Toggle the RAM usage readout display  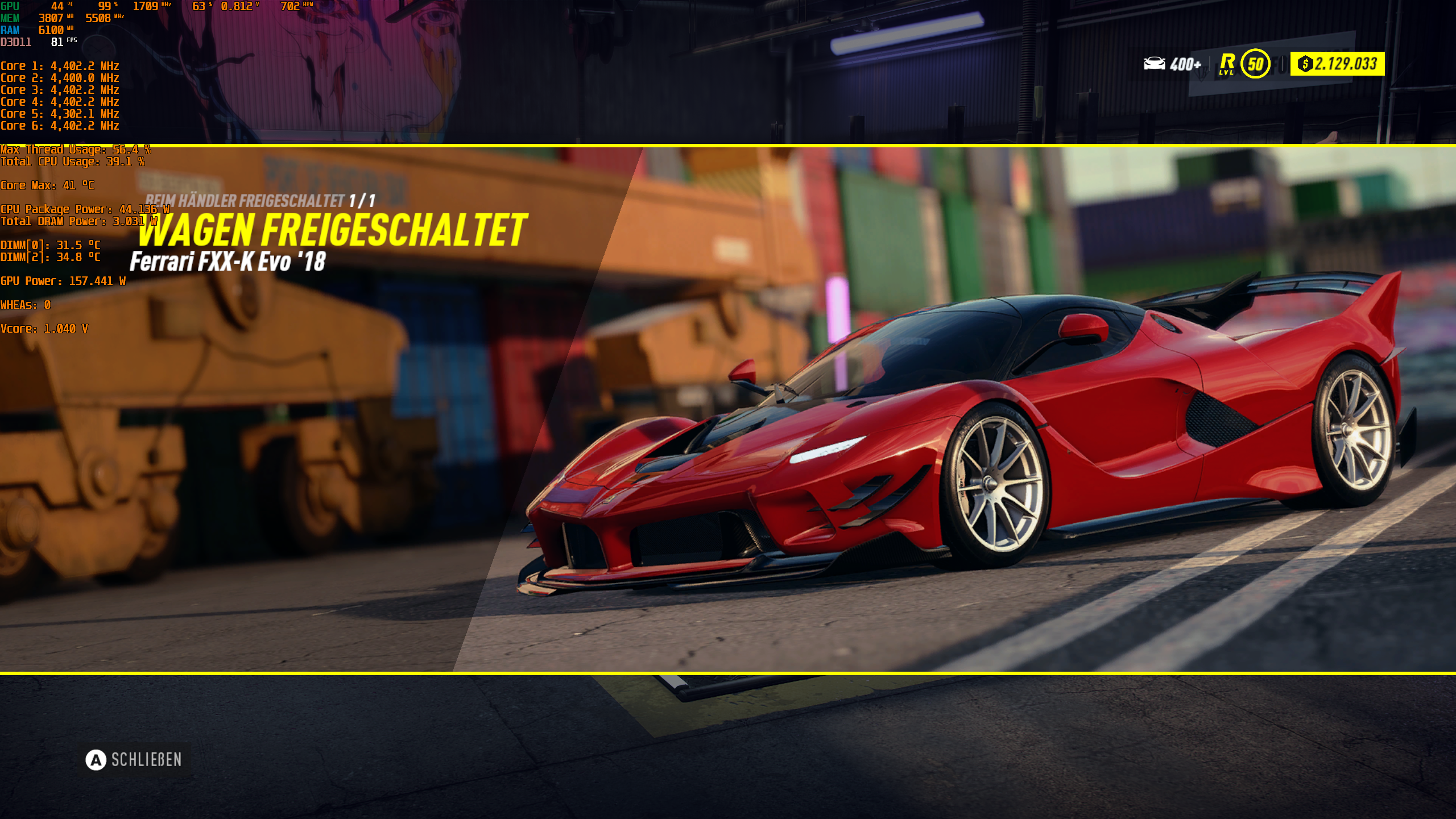[10, 30]
